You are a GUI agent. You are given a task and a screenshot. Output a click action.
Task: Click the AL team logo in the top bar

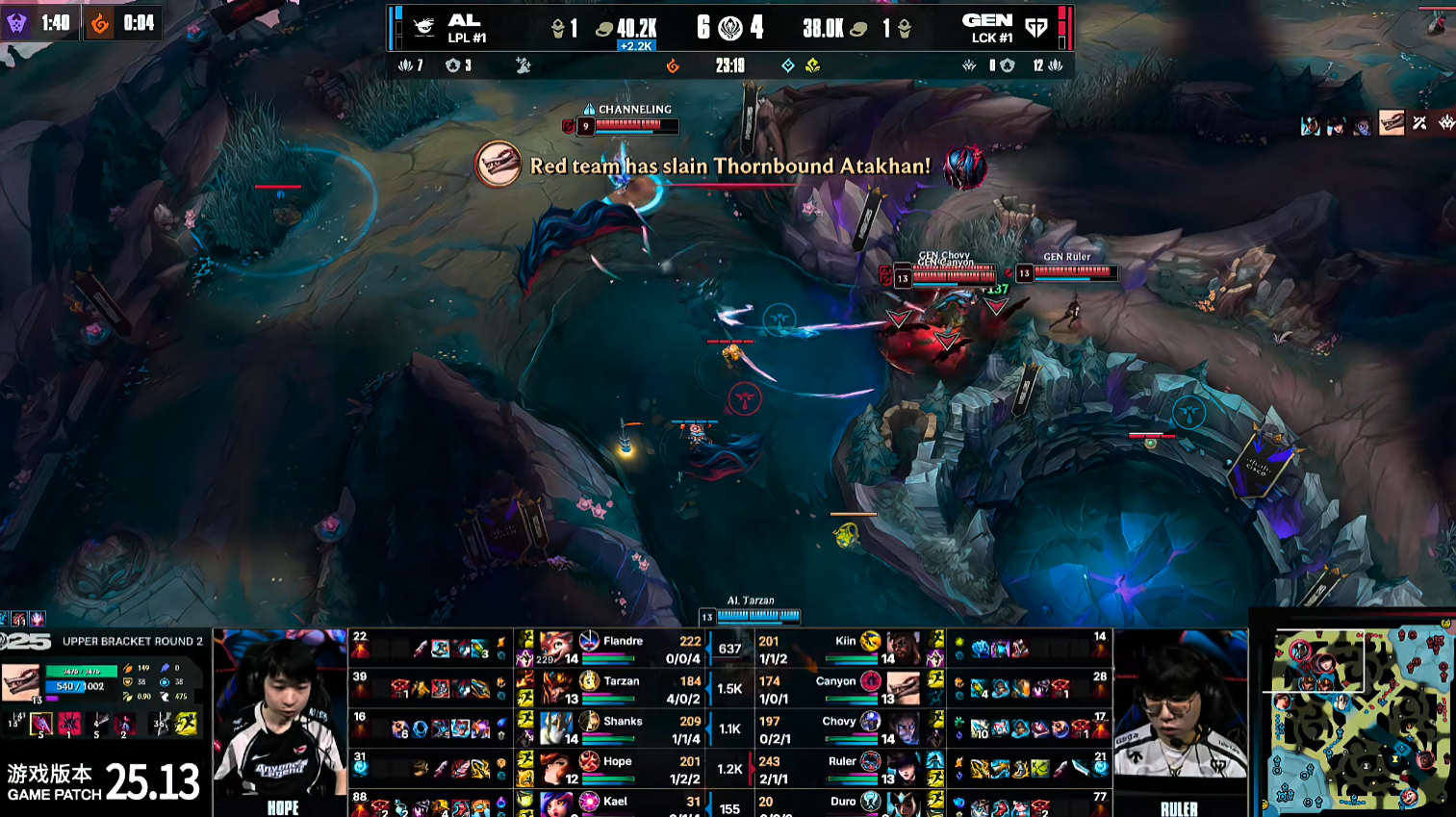(x=423, y=27)
